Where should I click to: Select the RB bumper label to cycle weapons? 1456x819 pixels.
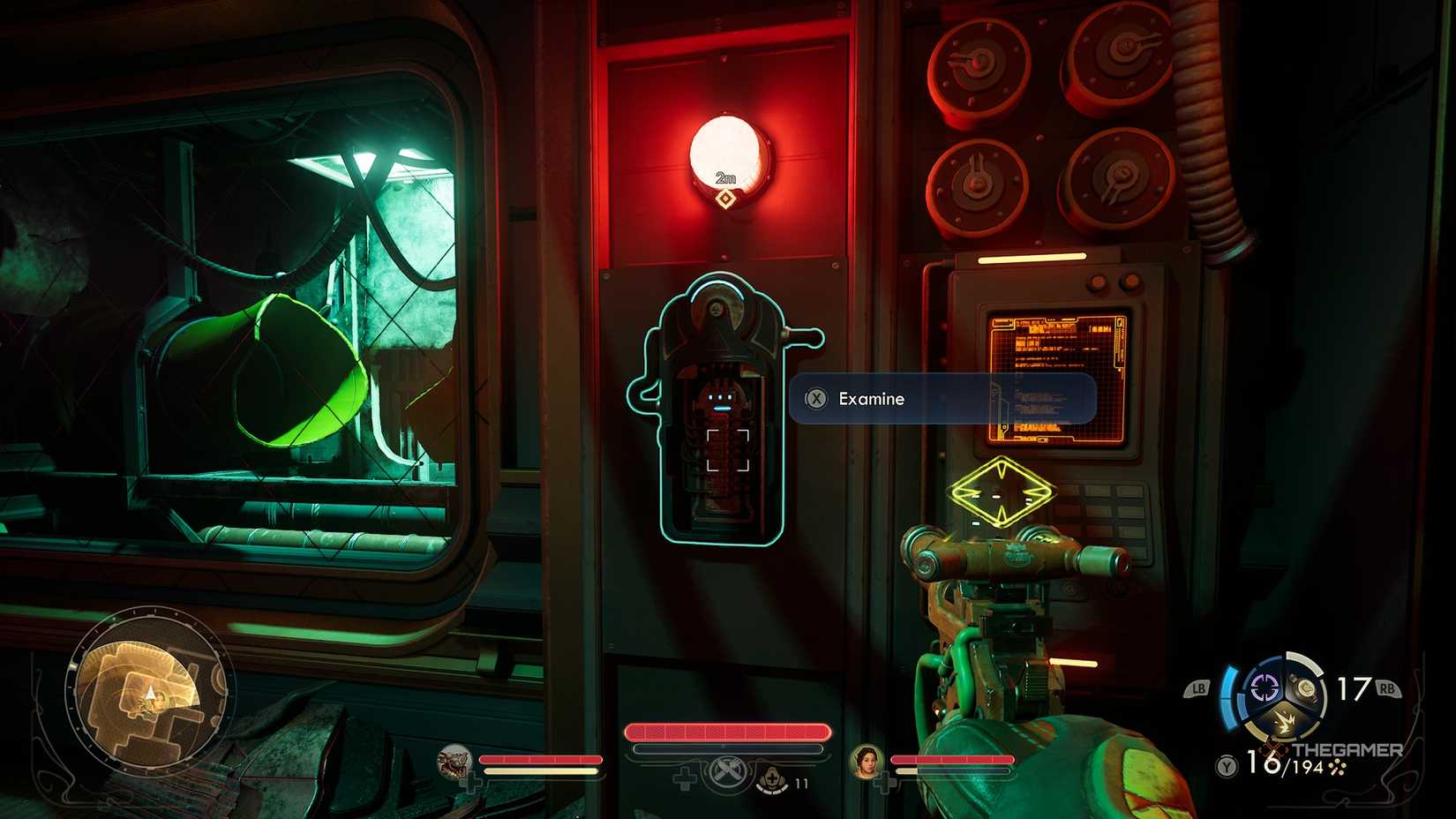click(1386, 687)
